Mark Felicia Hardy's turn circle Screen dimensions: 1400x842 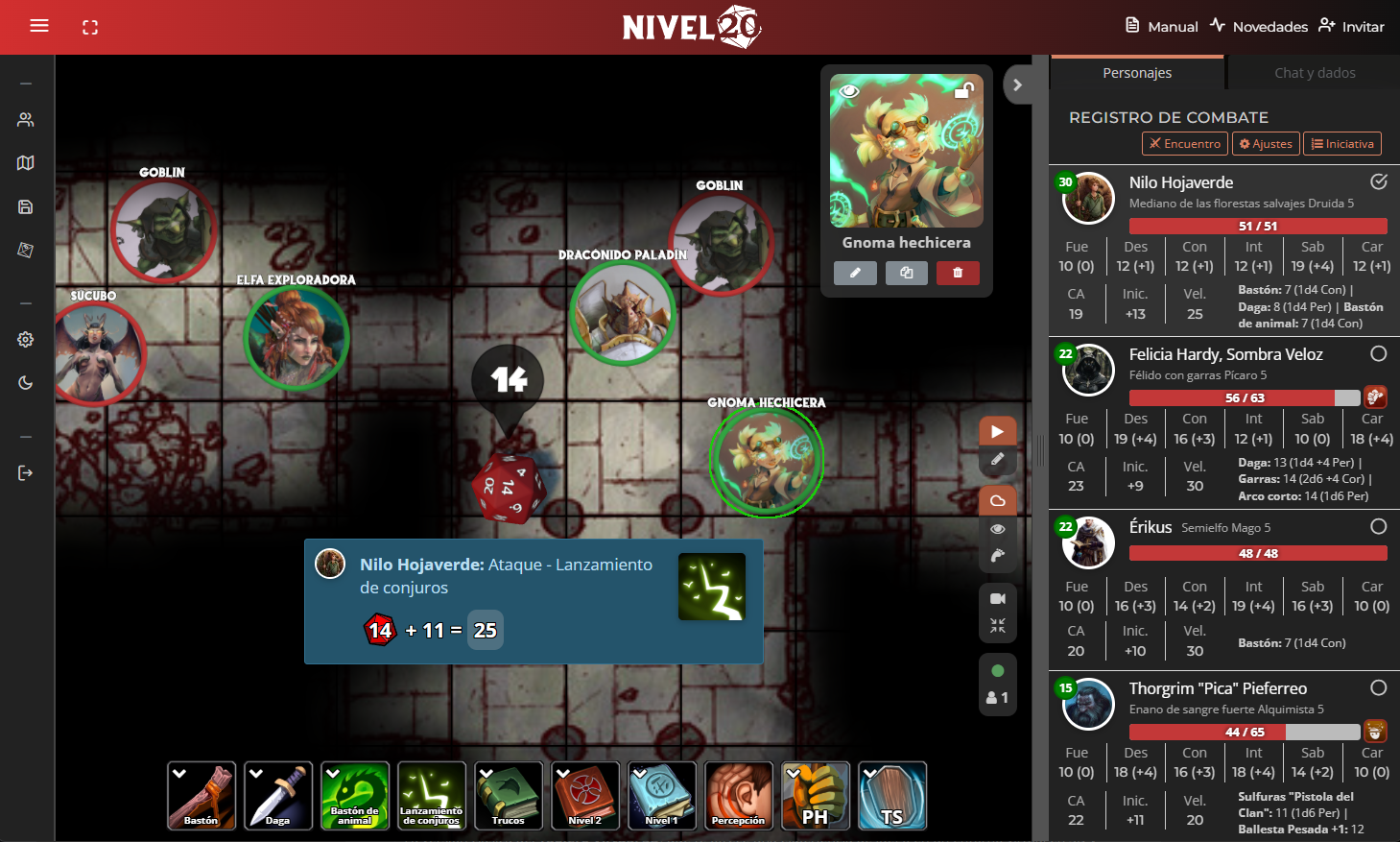(x=1379, y=354)
